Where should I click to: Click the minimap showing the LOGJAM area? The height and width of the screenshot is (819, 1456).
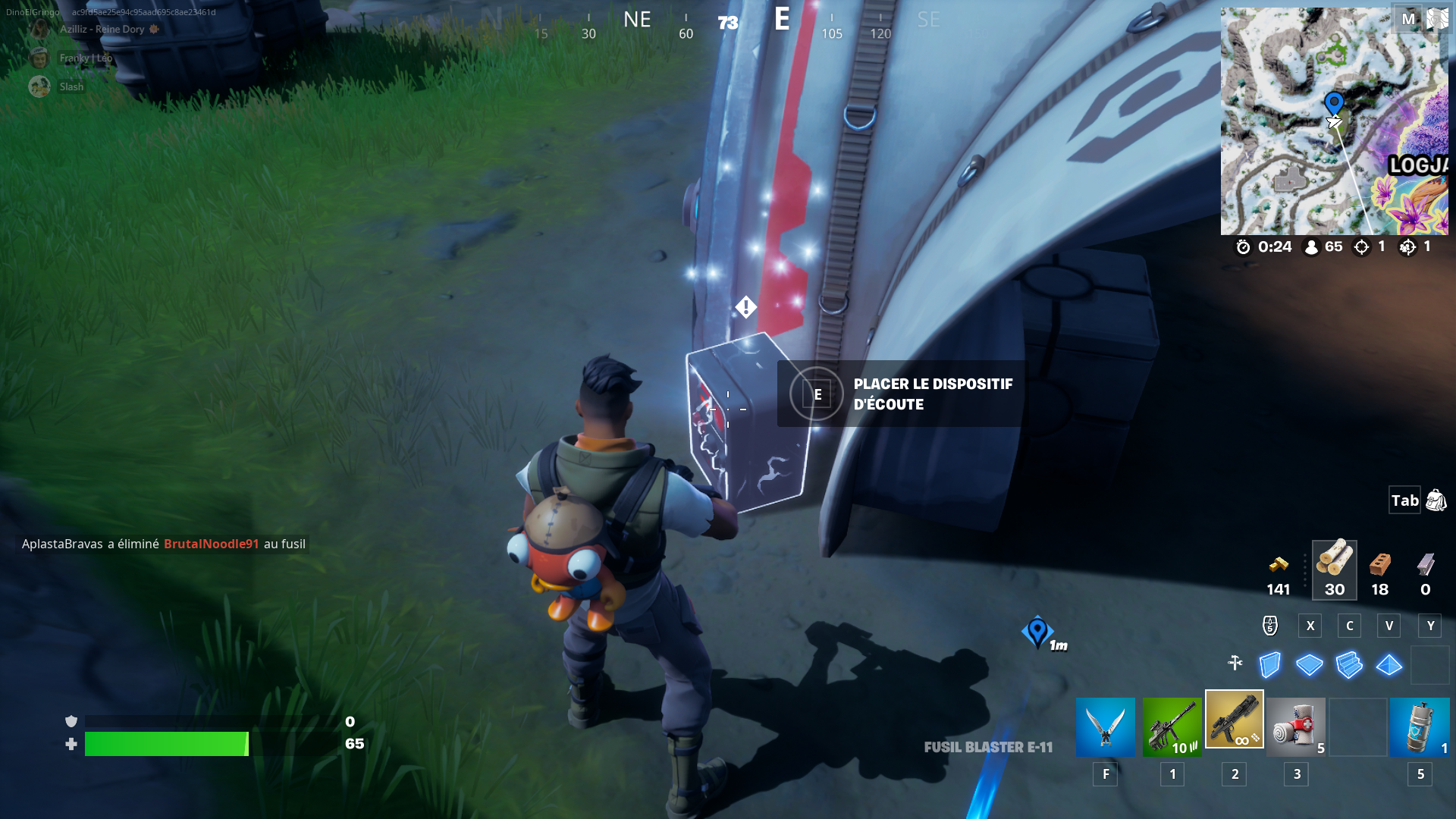pyautogui.click(x=1336, y=121)
